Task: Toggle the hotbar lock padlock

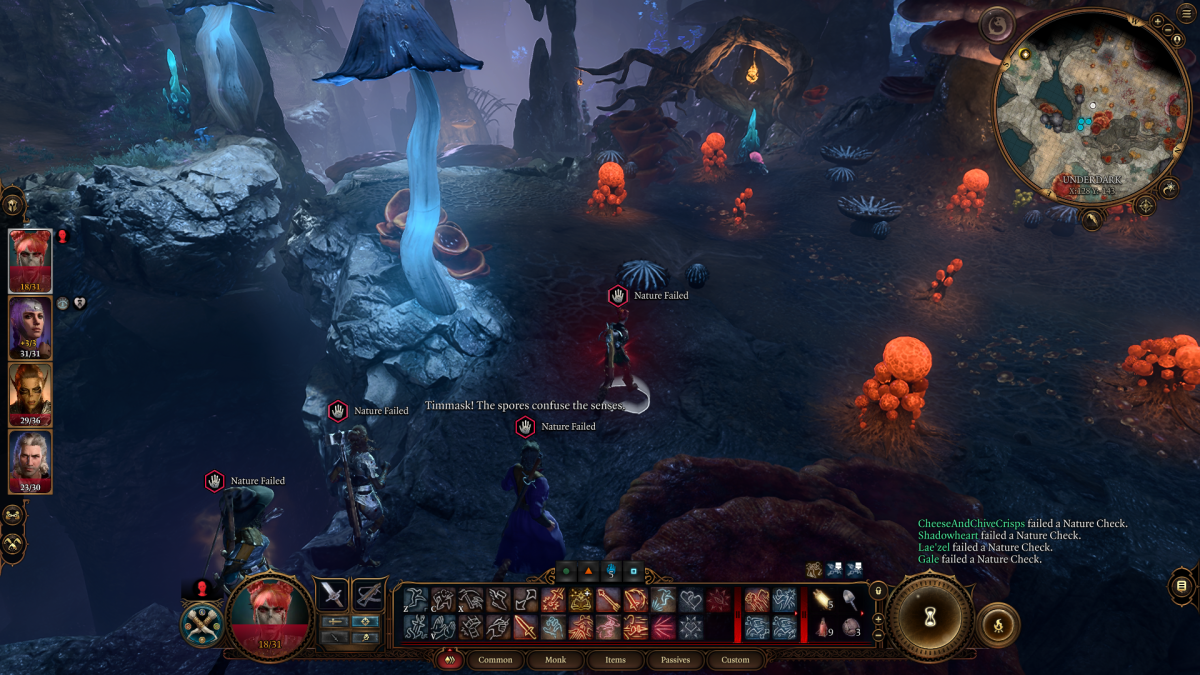Action: 877,591
